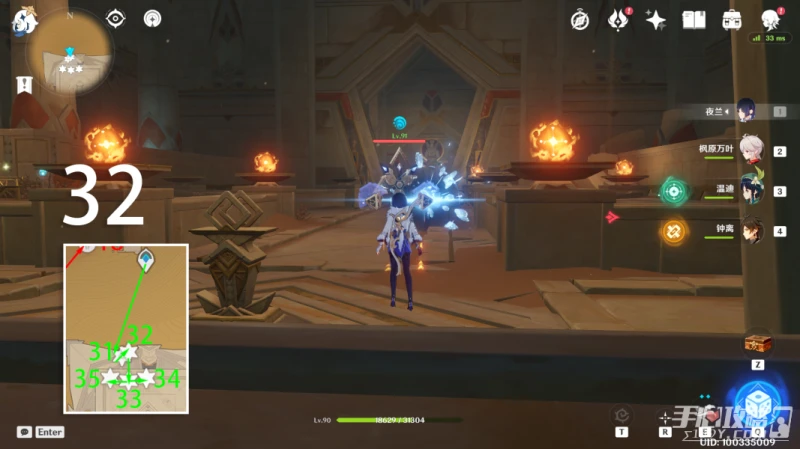Use the treasure chest gadget
This screenshot has height=449, width=800.
click(758, 344)
